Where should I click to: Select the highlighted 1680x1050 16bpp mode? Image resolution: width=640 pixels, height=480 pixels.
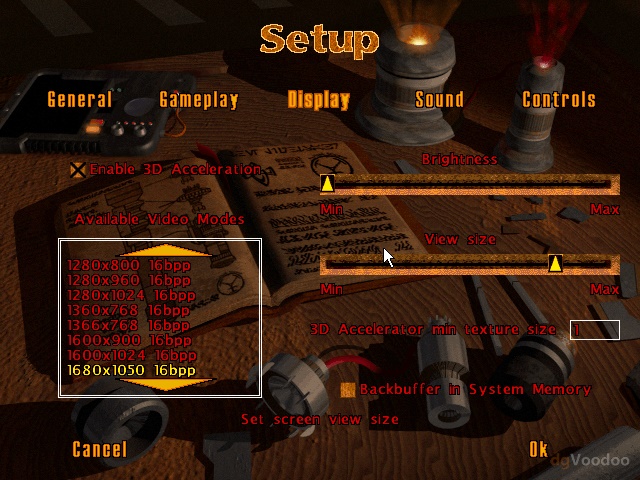pyautogui.click(x=130, y=370)
